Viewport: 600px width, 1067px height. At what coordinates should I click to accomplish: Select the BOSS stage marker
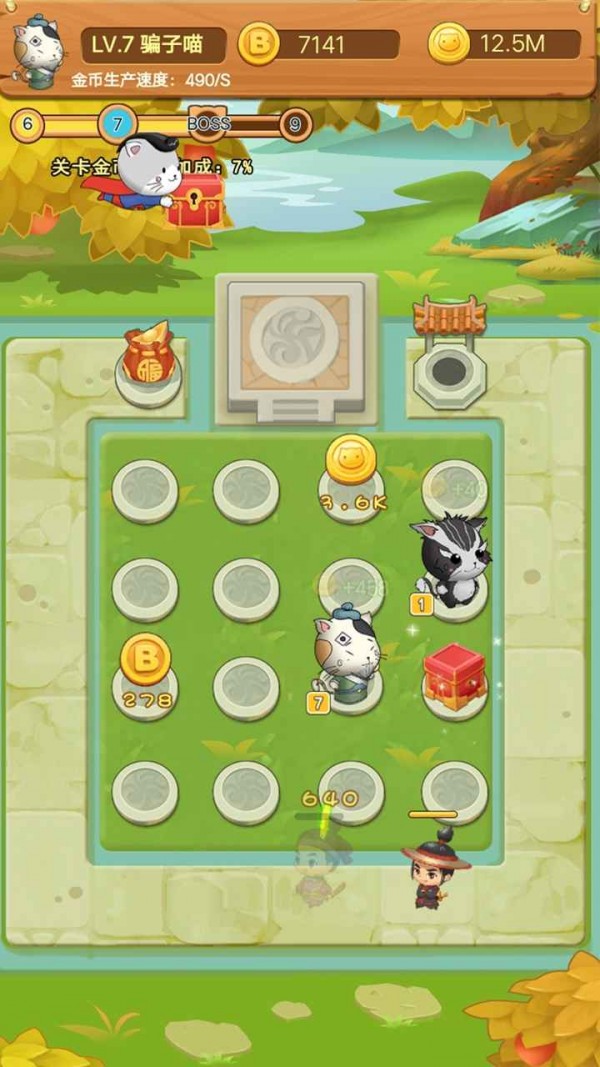[209, 123]
